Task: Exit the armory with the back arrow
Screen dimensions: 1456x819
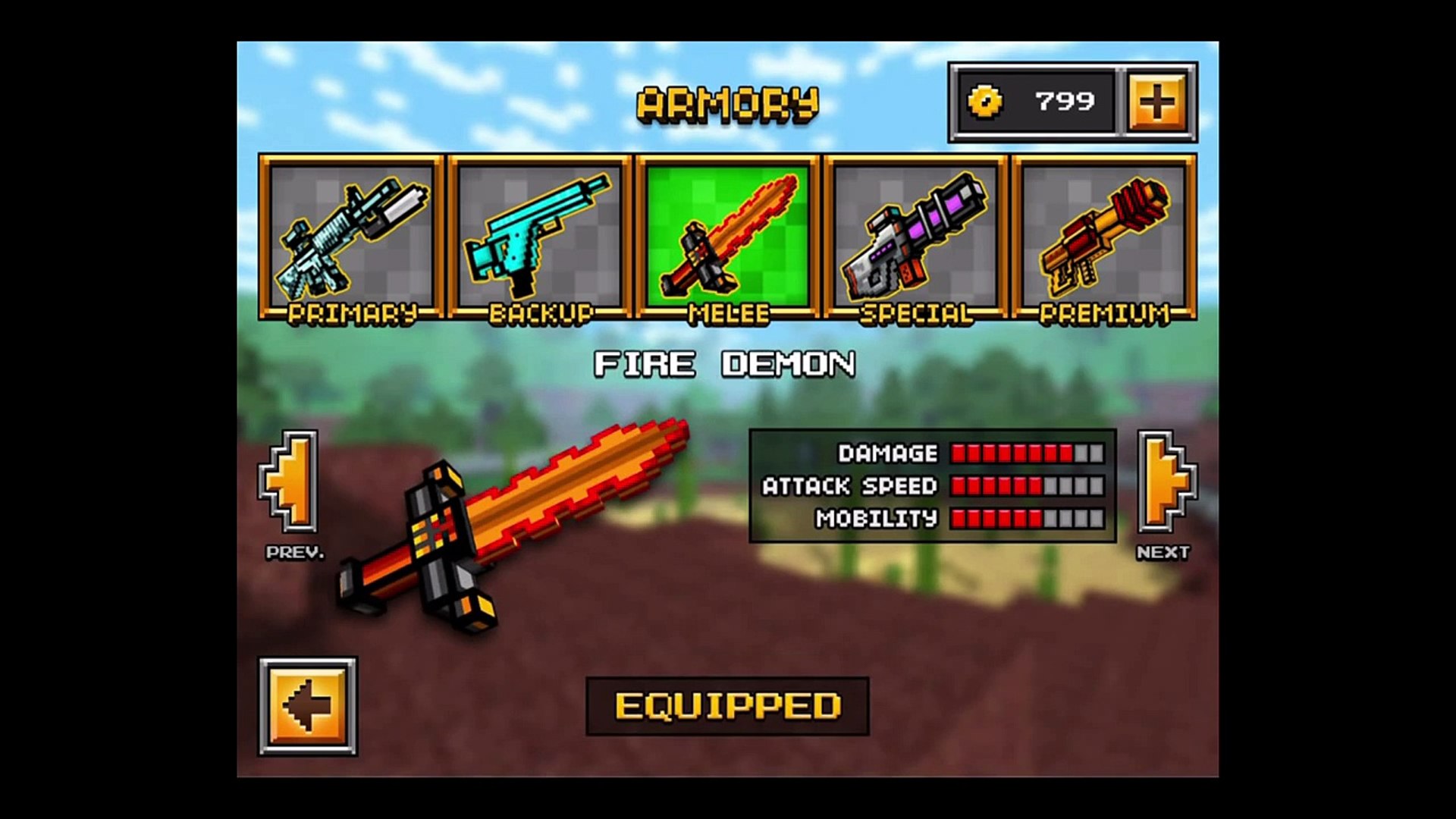Action: click(308, 706)
